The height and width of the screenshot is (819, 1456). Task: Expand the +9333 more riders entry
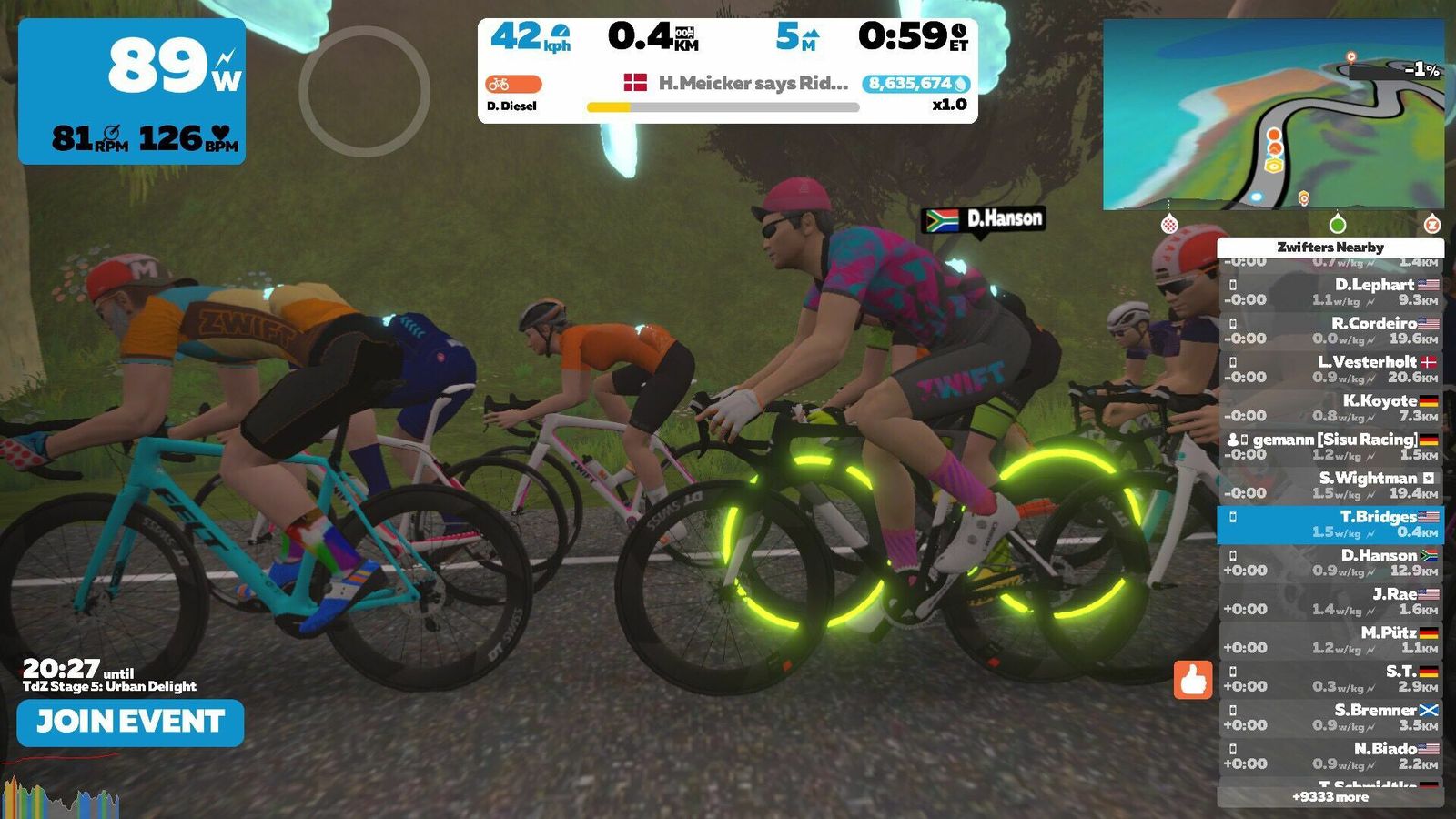click(x=1330, y=797)
